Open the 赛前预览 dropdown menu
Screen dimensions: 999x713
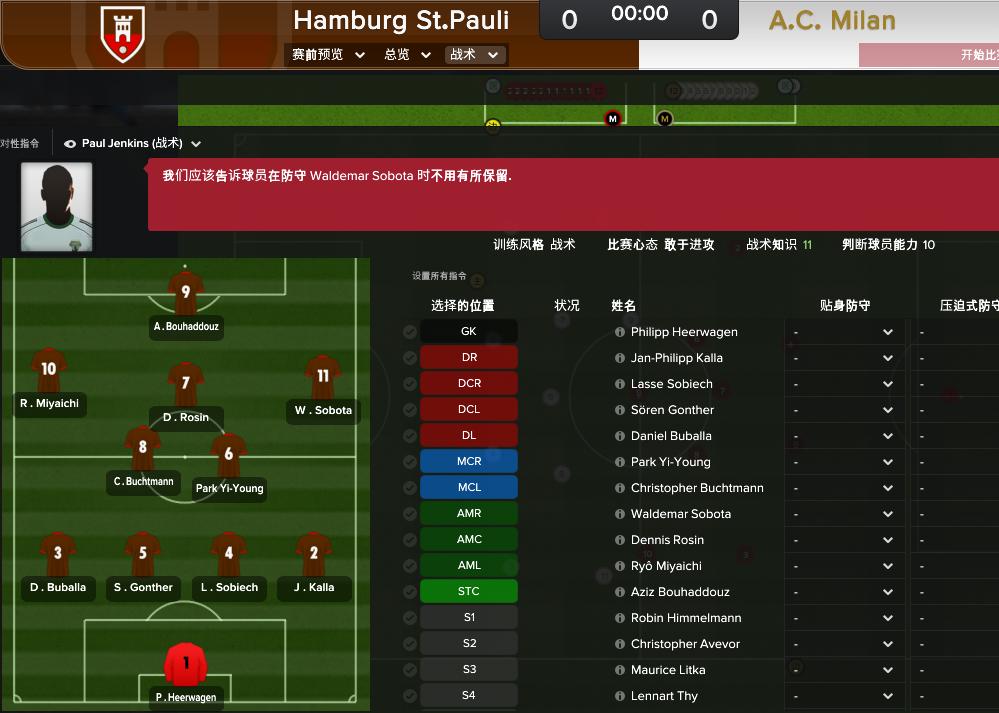point(327,55)
